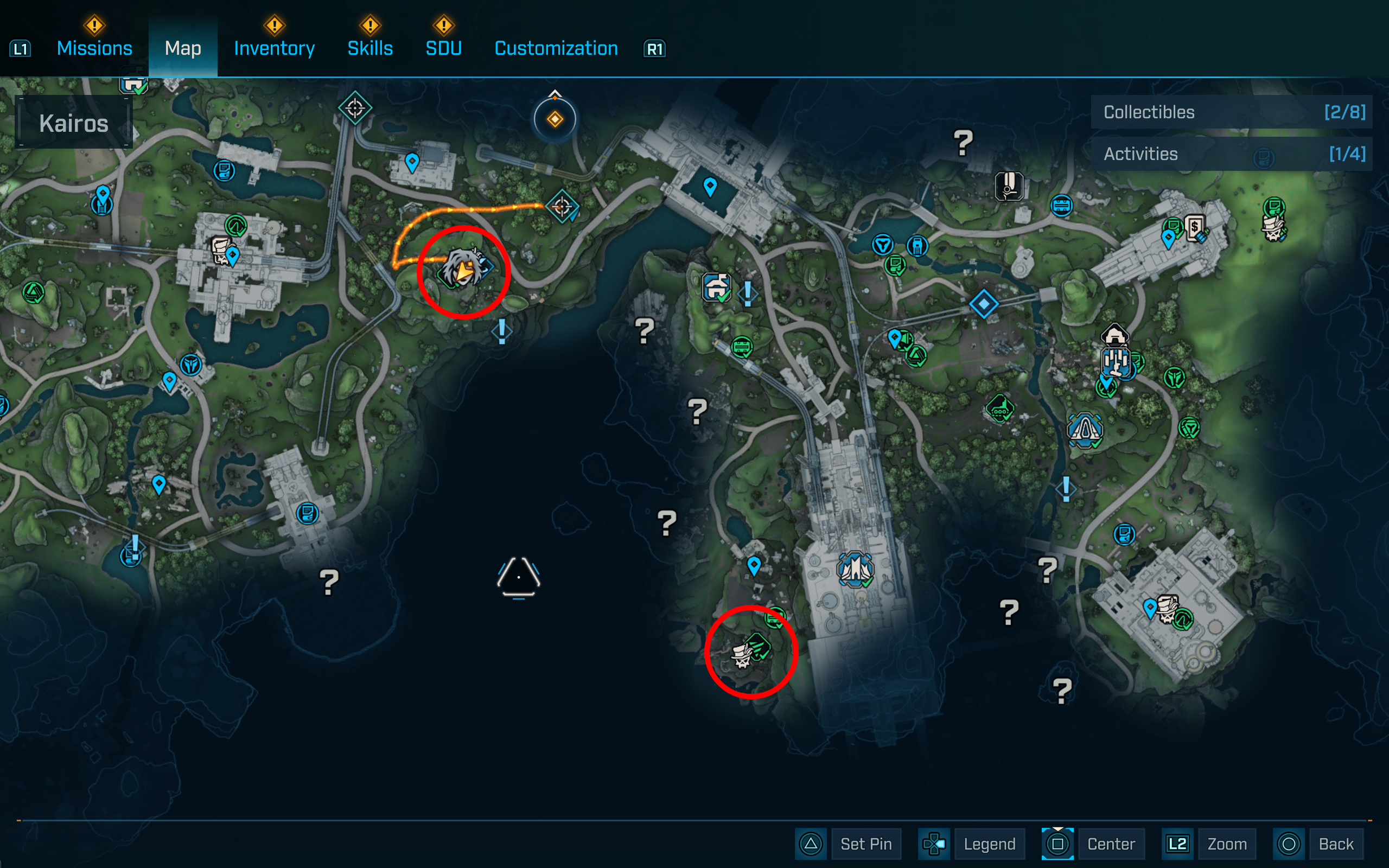The height and width of the screenshot is (868, 1389).
Task: Click the Set Pin button label
Action: 865,843
